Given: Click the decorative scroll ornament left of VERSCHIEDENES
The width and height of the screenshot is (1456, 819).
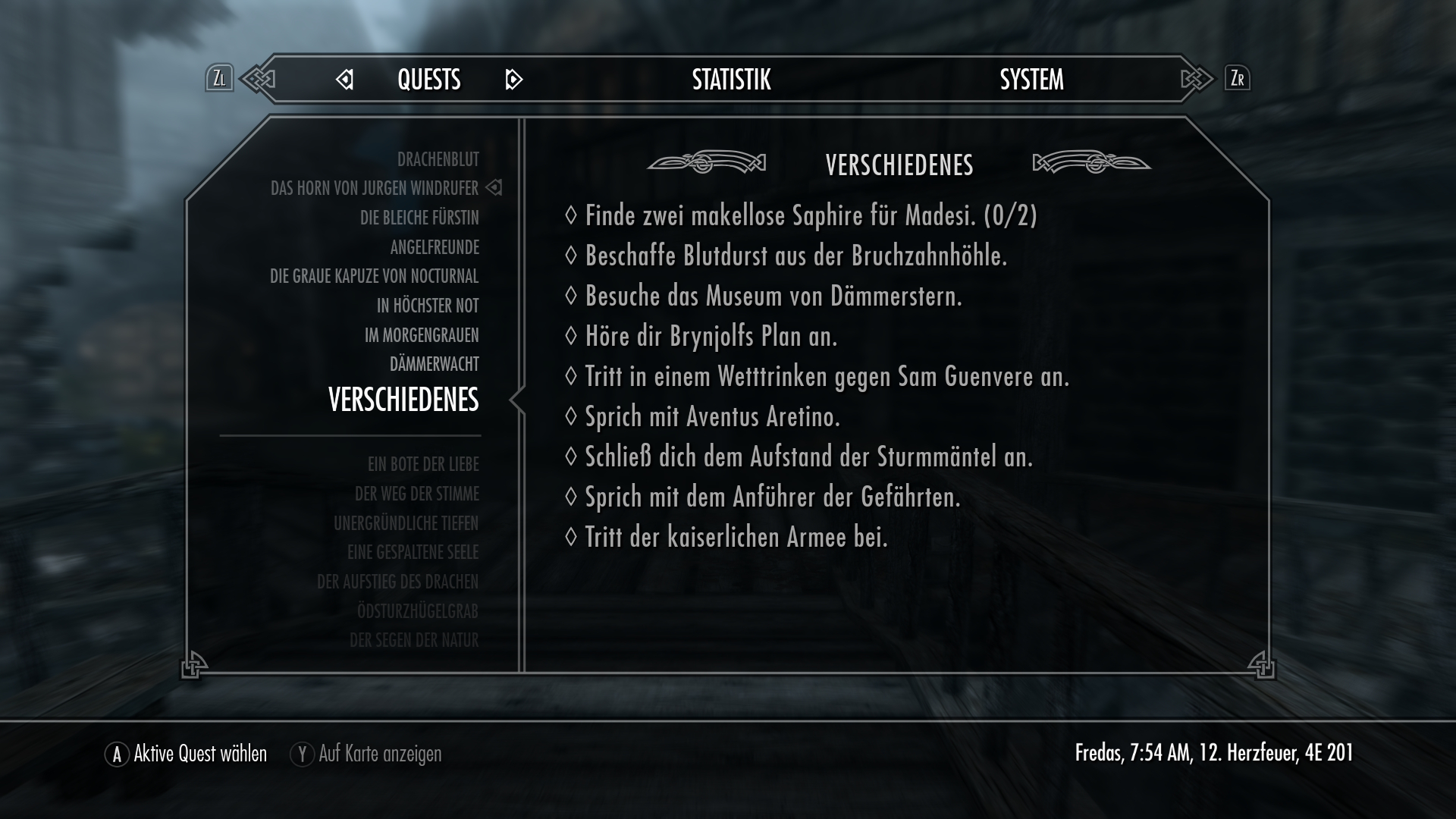Looking at the screenshot, I should (707, 162).
